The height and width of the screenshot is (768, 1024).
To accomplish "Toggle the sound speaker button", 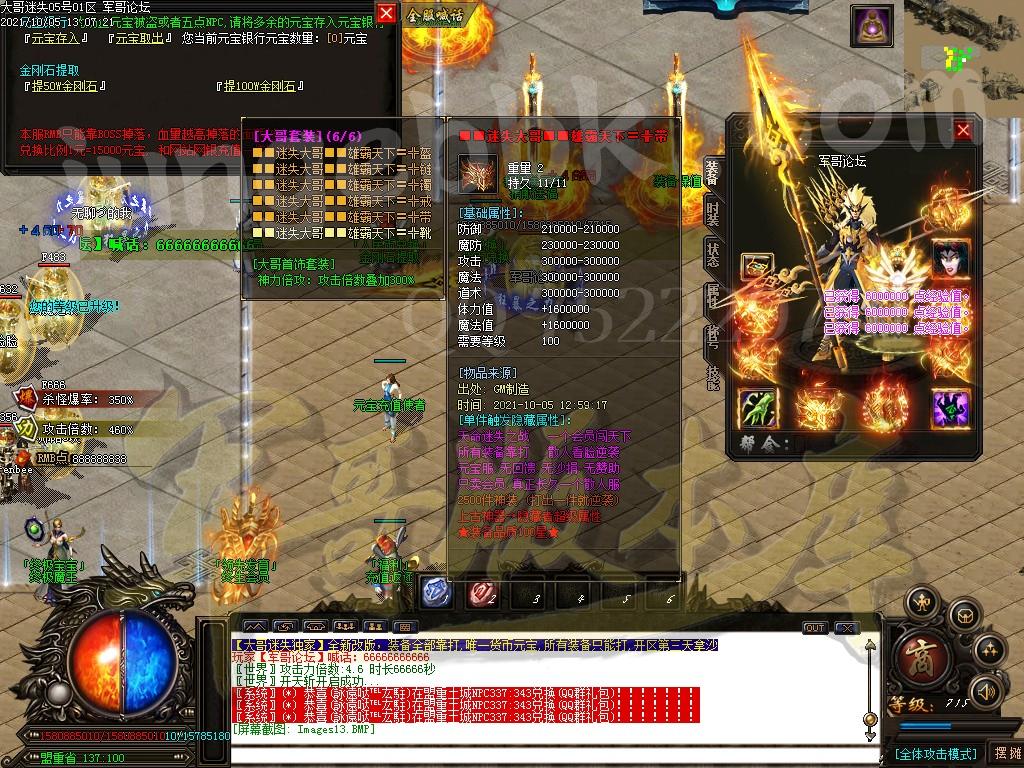I will coord(986,690).
